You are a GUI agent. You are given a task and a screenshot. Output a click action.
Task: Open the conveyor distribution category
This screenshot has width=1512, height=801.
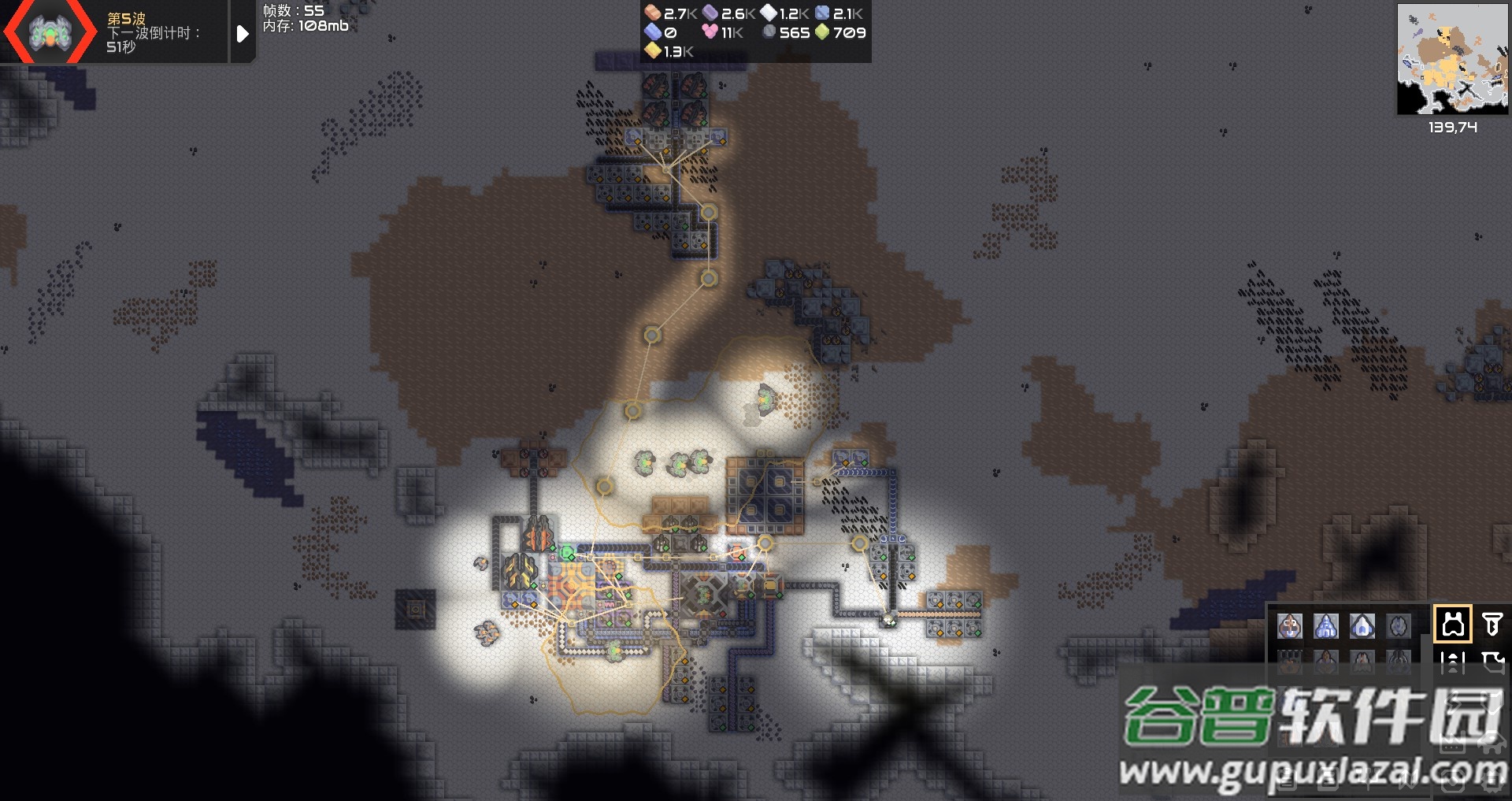point(1453,662)
